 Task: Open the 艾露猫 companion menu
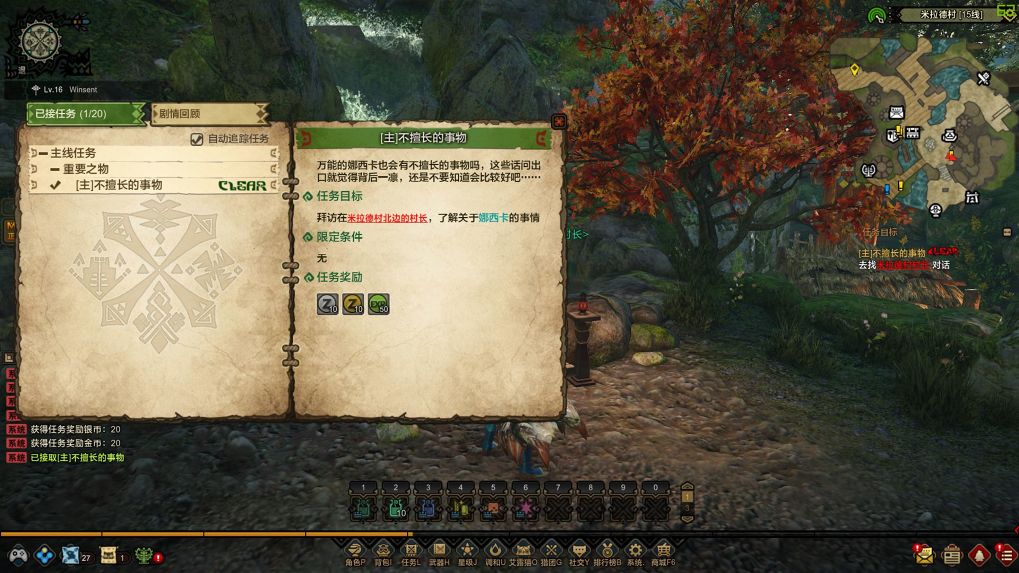point(522,549)
